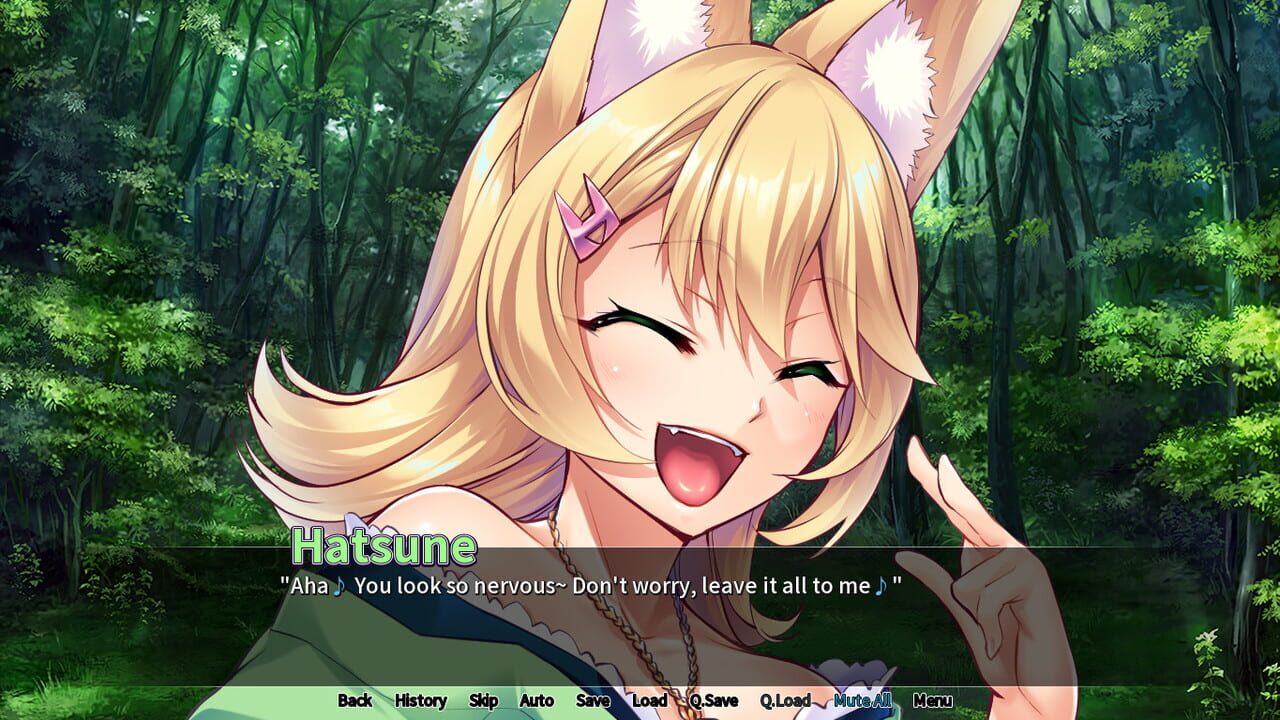Viewport: 1280px width, 720px height.
Task: Select Auto on the bottom bar
Action: coord(535,701)
